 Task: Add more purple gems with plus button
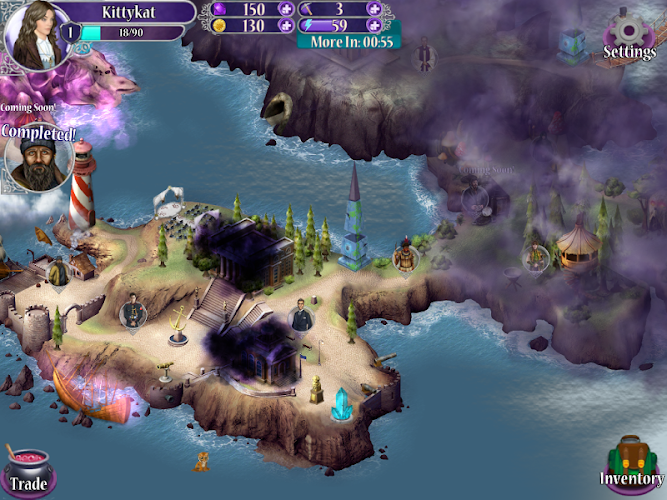point(285,9)
